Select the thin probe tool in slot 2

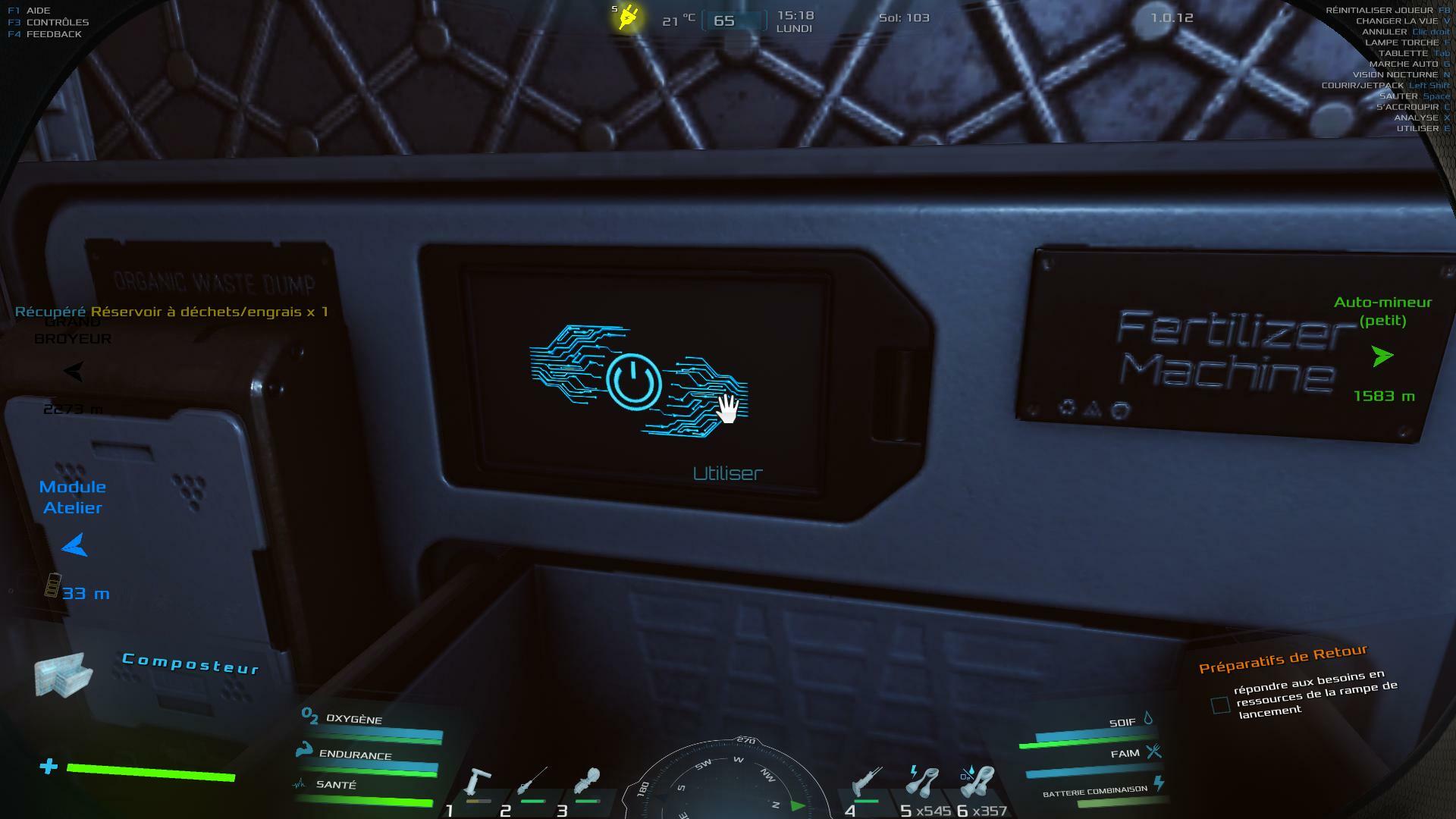click(532, 785)
